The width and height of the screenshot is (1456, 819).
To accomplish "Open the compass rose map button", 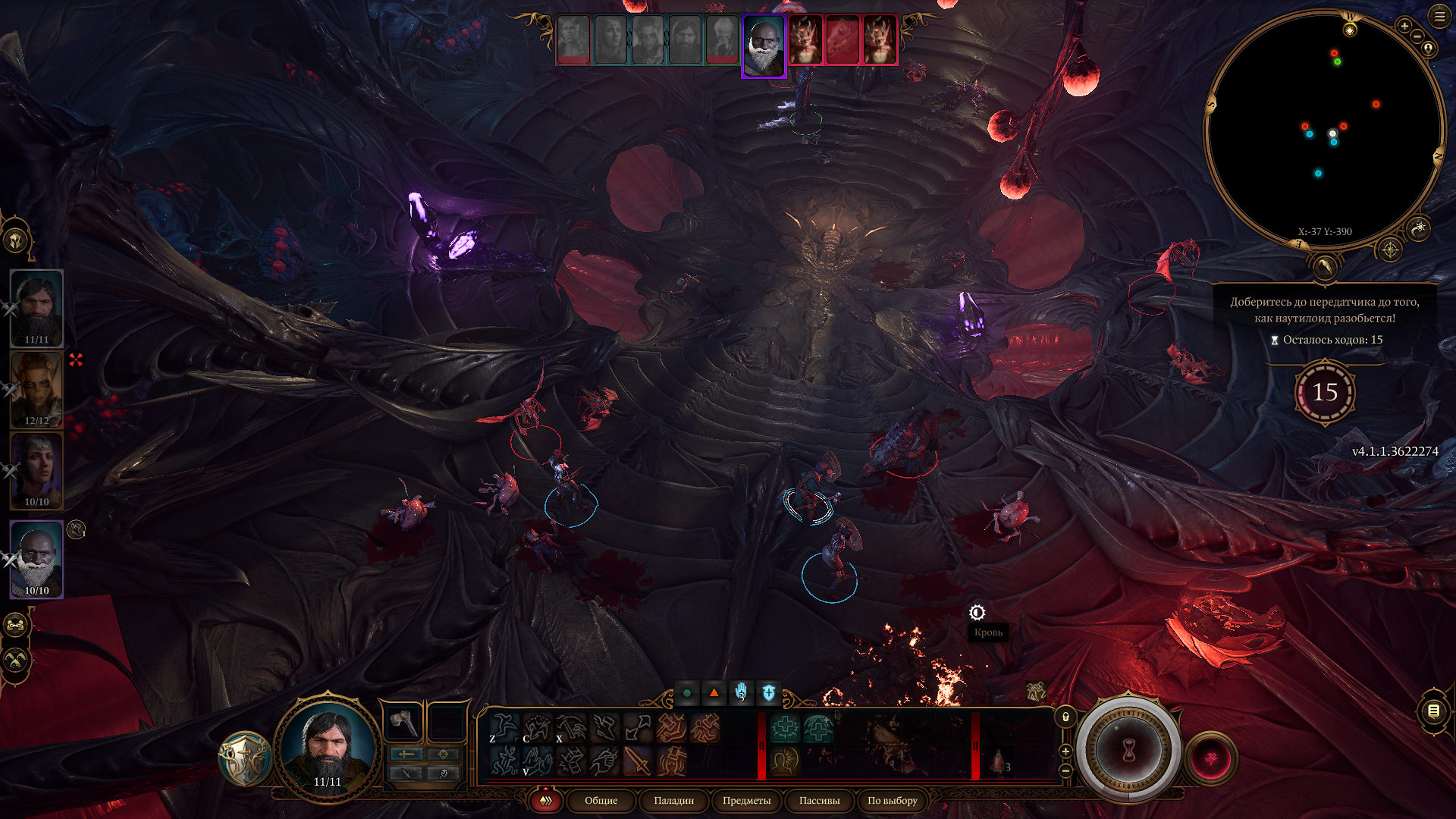I will pyautogui.click(x=1390, y=249).
